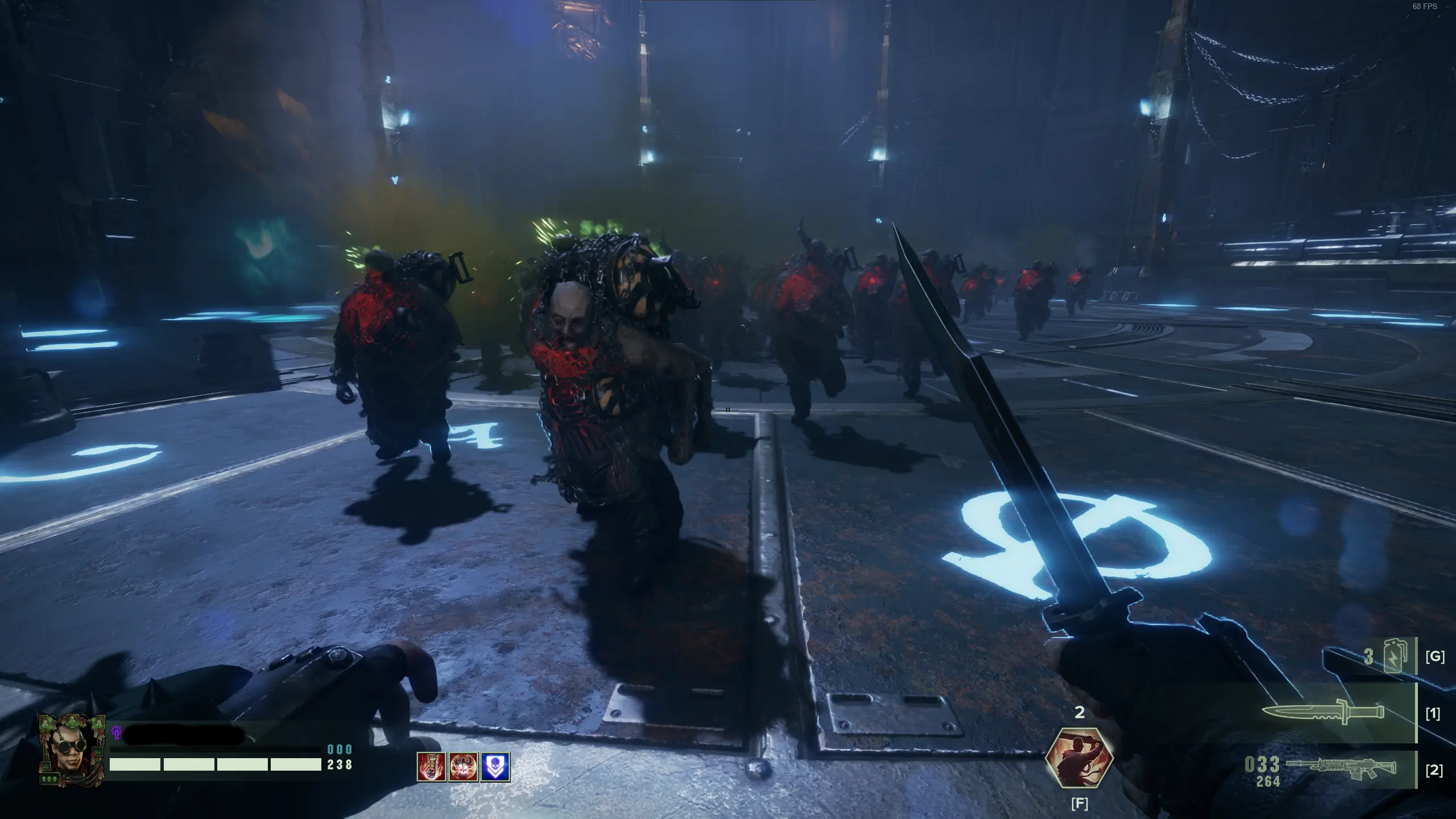Image resolution: width=1456 pixels, height=819 pixels.
Task: Switch to the autogun rifle slot
Action: 1341,768
